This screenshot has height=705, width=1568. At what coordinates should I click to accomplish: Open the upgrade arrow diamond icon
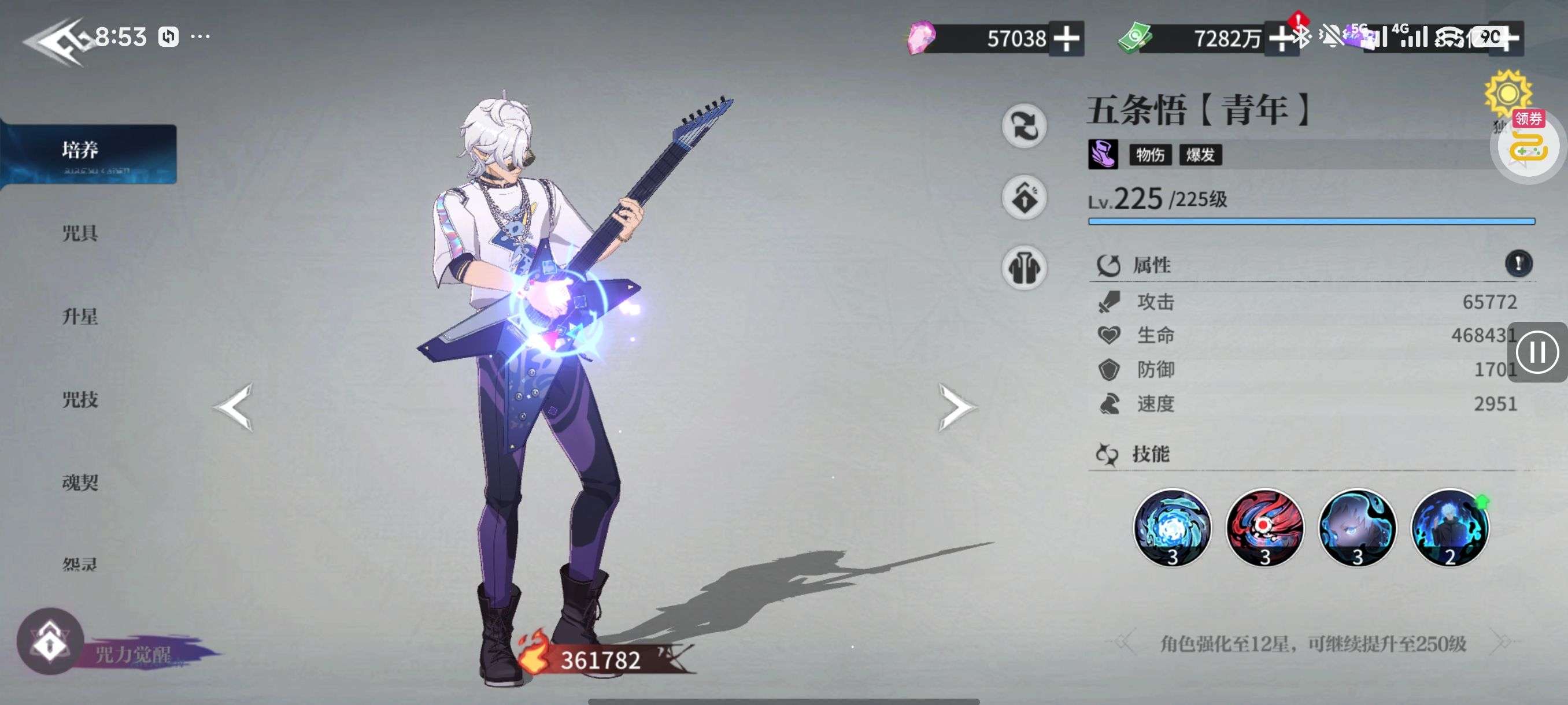point(1024,198)
